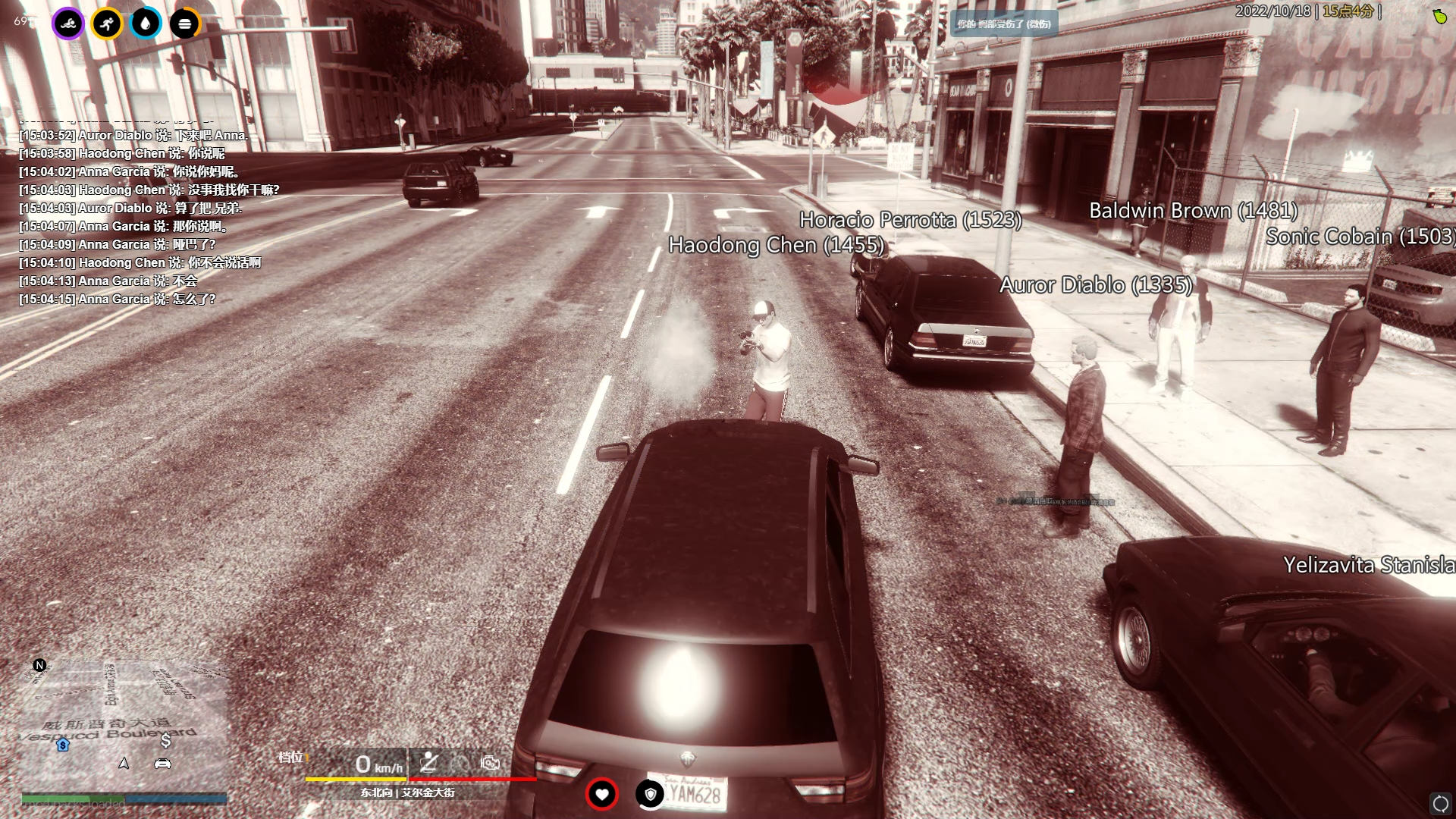1456x819 pixels.
Task: Click the north compass indicator on minimap
Action: pyautogui.click(x=39, y=665)
